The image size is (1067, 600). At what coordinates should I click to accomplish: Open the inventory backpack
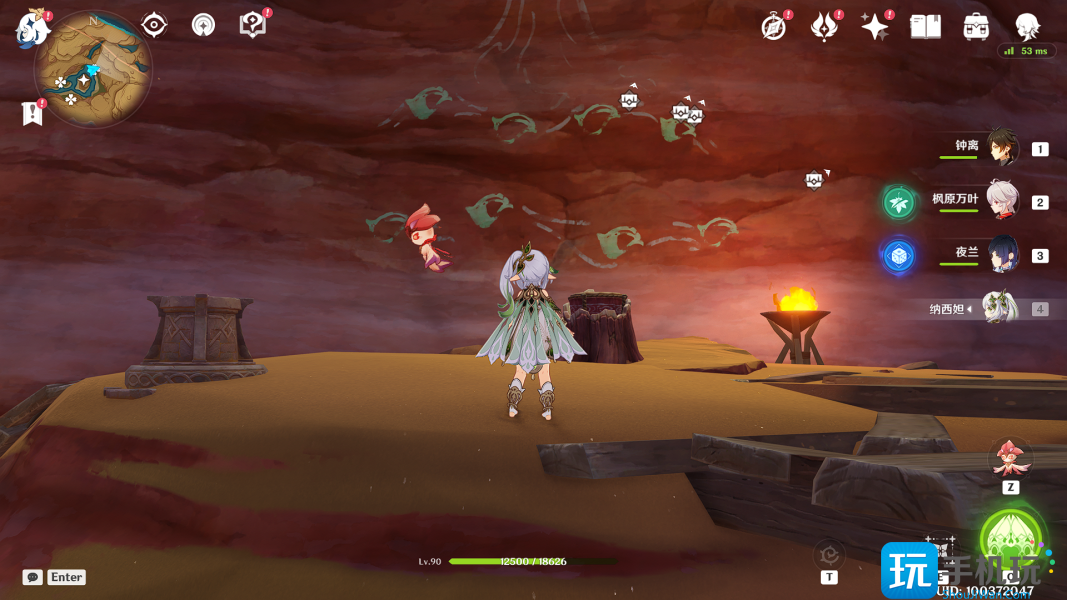pyautogui.click(x=976, y=27)
